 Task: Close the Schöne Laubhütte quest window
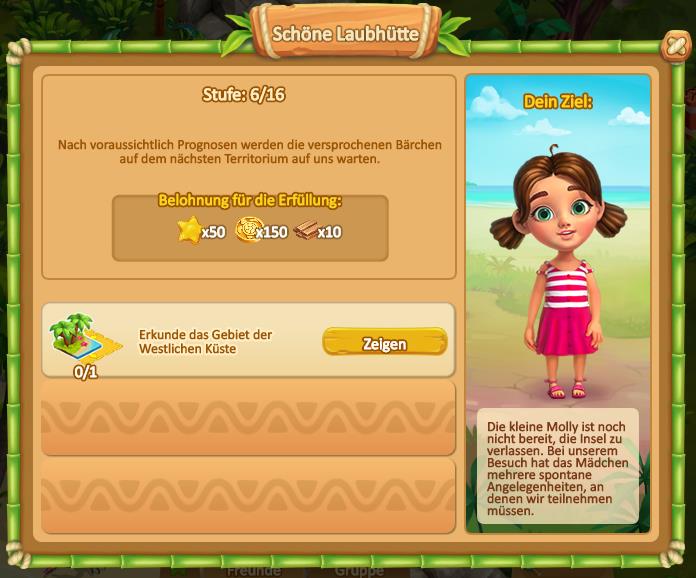pos(676,45)
